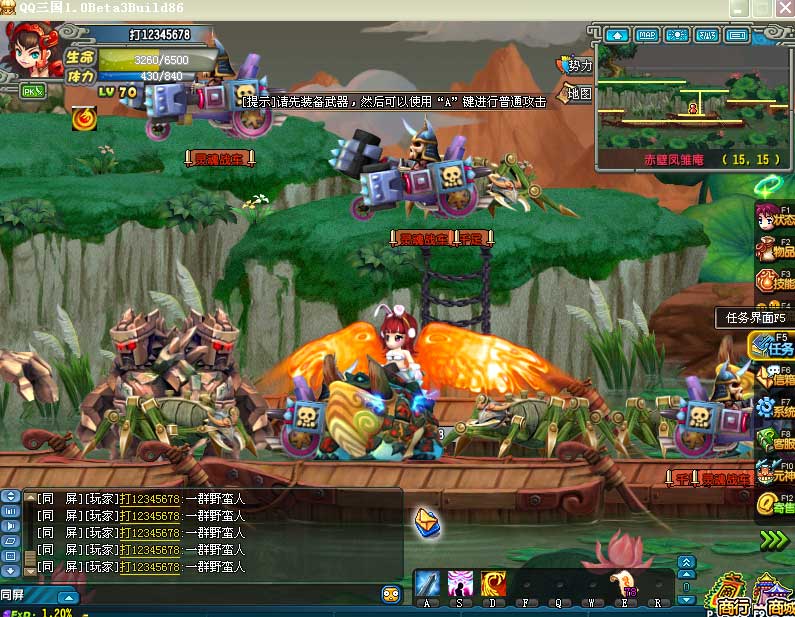Activate the blue sword skill in slot A
The width and height of the screenshot is (795, 617).
[x=427, y=583]
